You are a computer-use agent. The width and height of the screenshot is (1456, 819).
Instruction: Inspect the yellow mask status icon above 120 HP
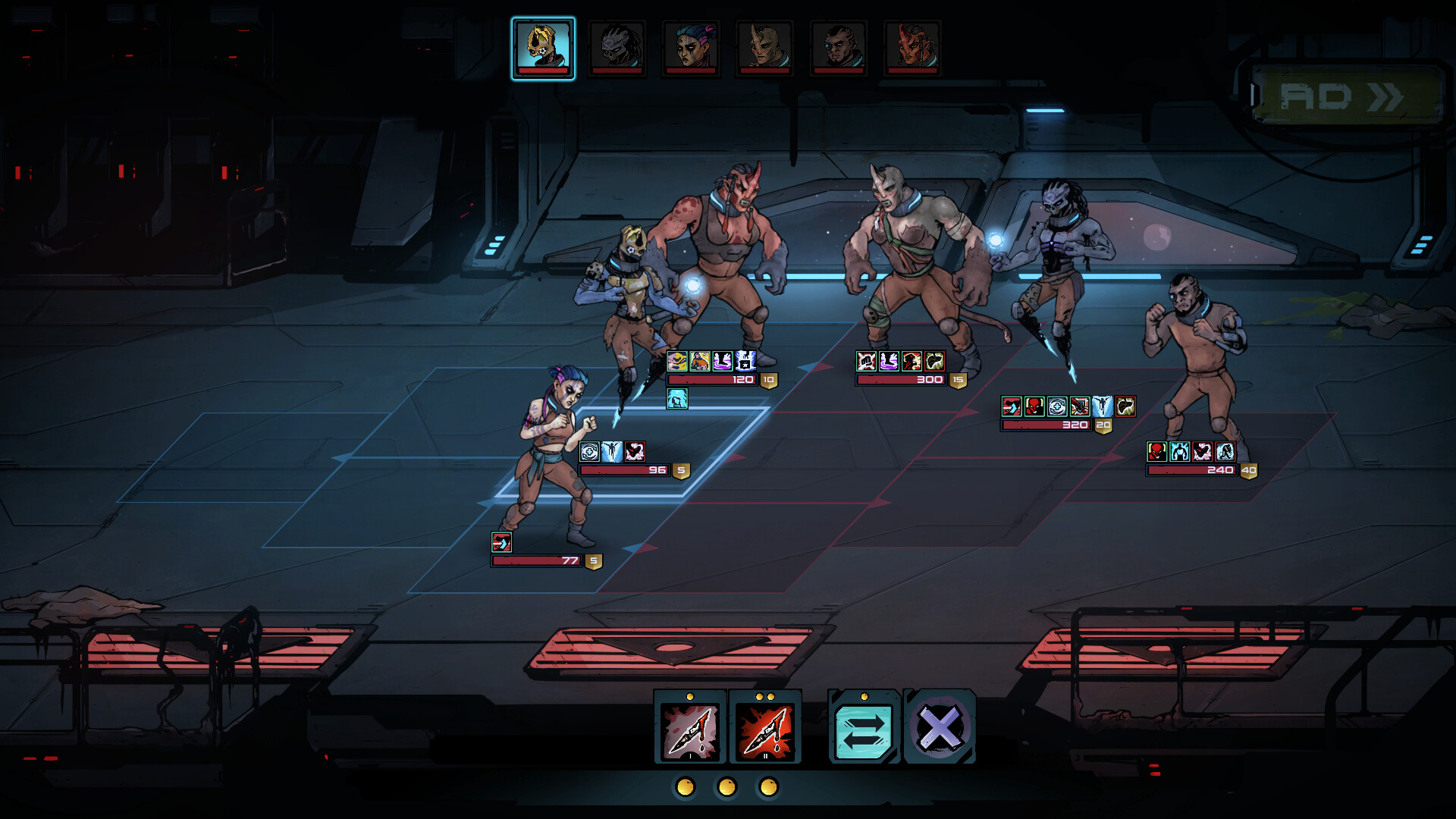(x=676, y=361)
